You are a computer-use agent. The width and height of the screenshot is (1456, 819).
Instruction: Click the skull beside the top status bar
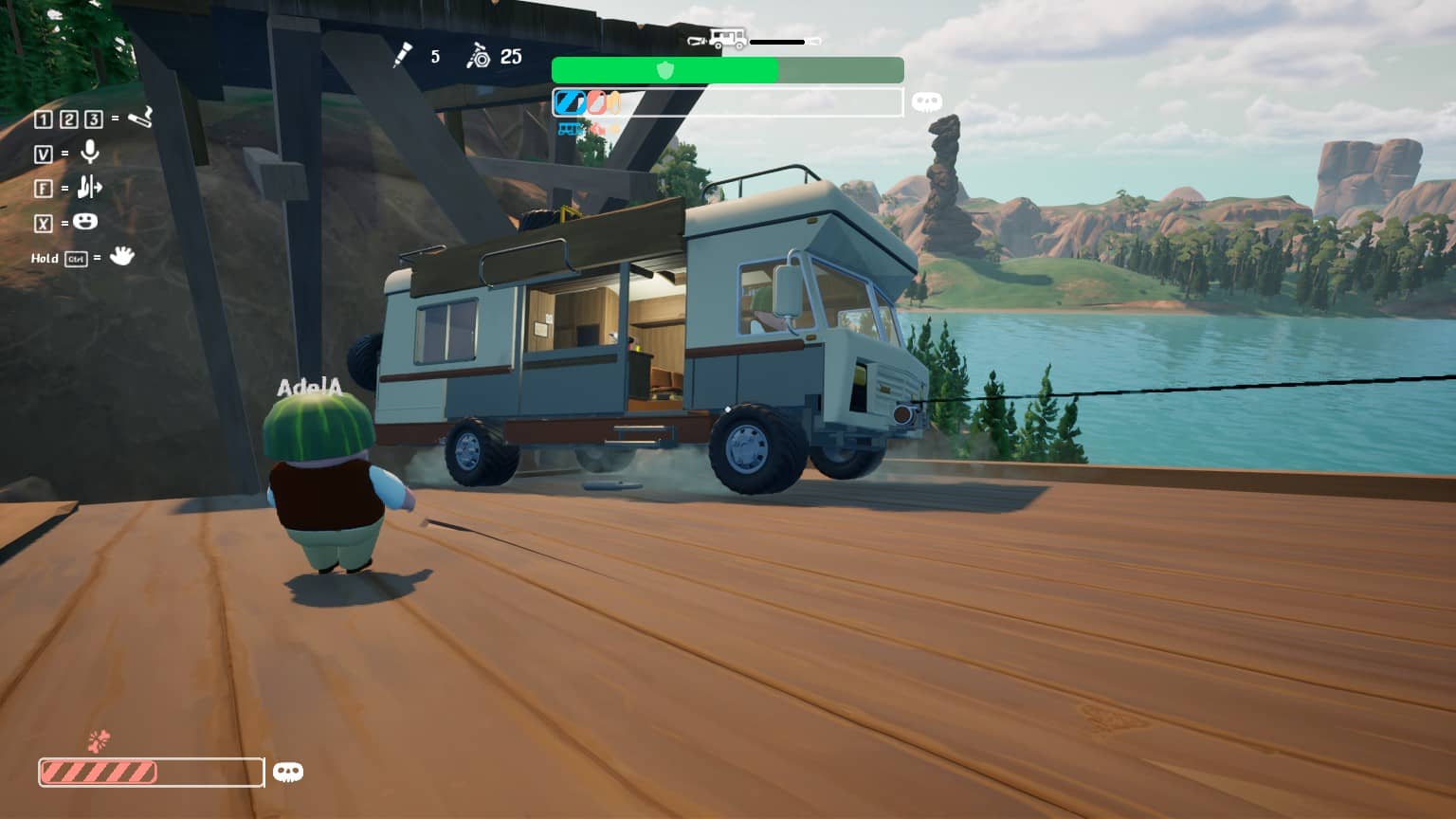point(926,101)
